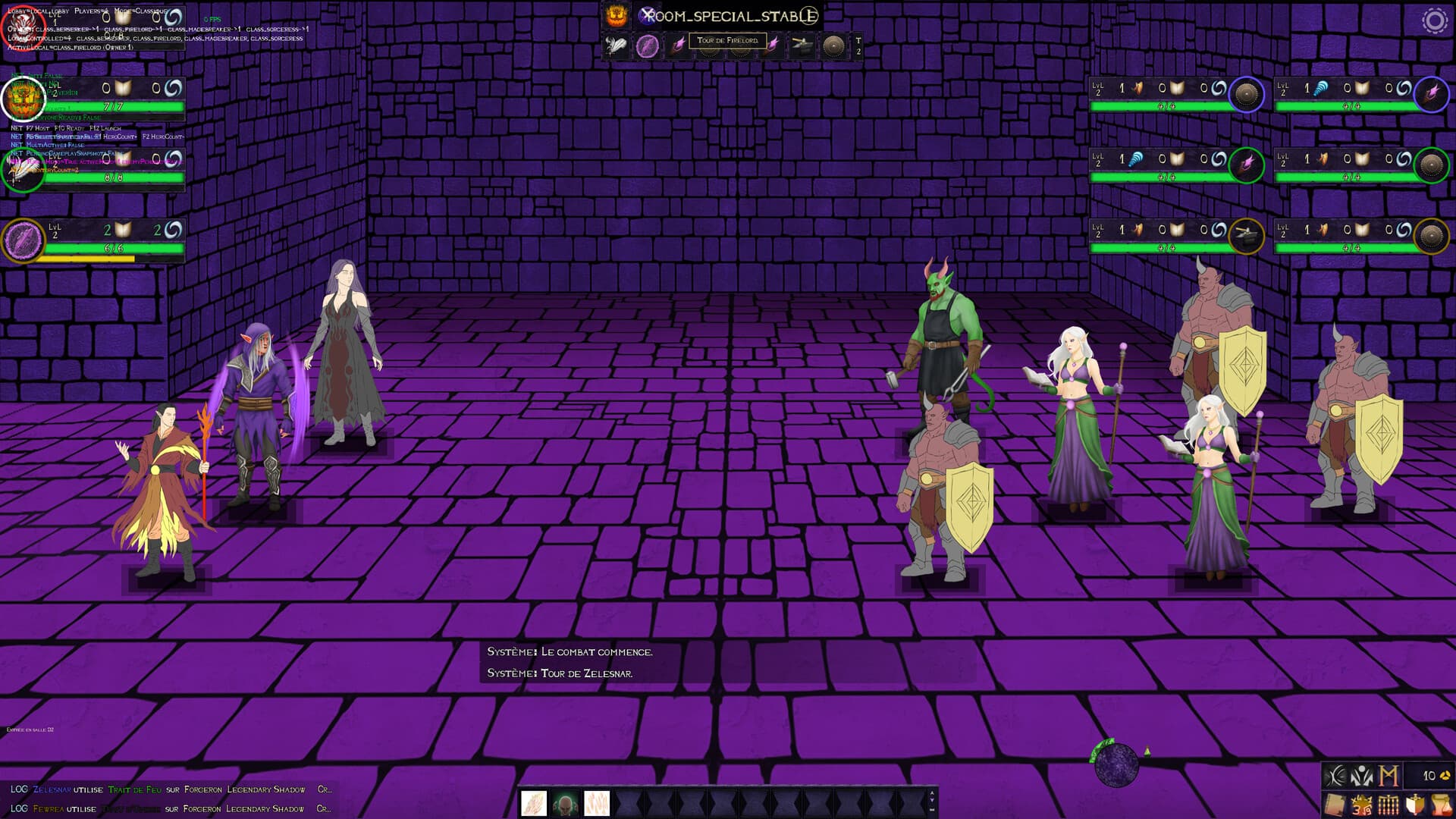Toggle the crossed-out blue icon beside the room title
Image resolution: width=1456 pixels, height=819 pixels.
coord(646,15)
